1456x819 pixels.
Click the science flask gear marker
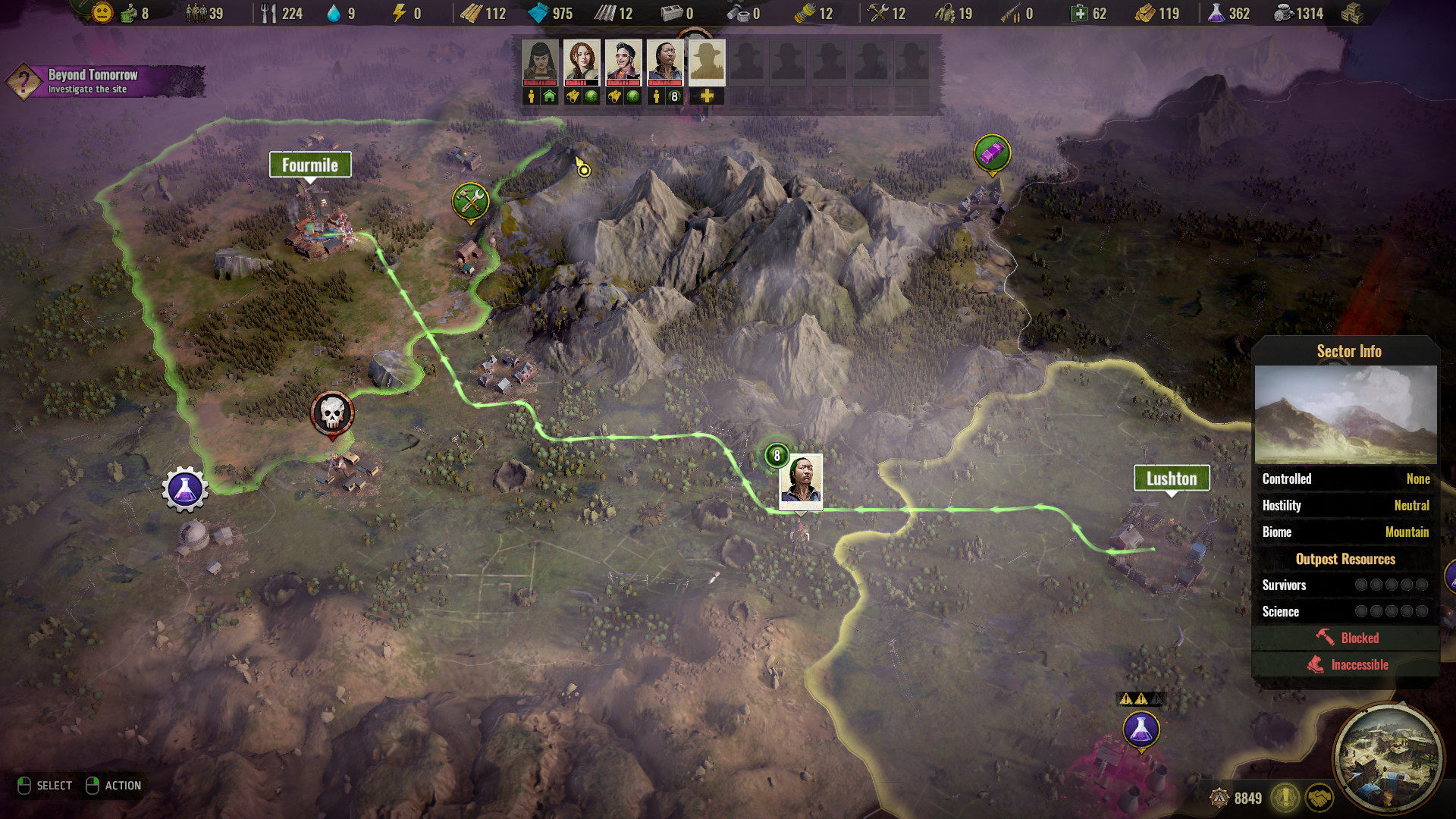[x=184, y=489]
